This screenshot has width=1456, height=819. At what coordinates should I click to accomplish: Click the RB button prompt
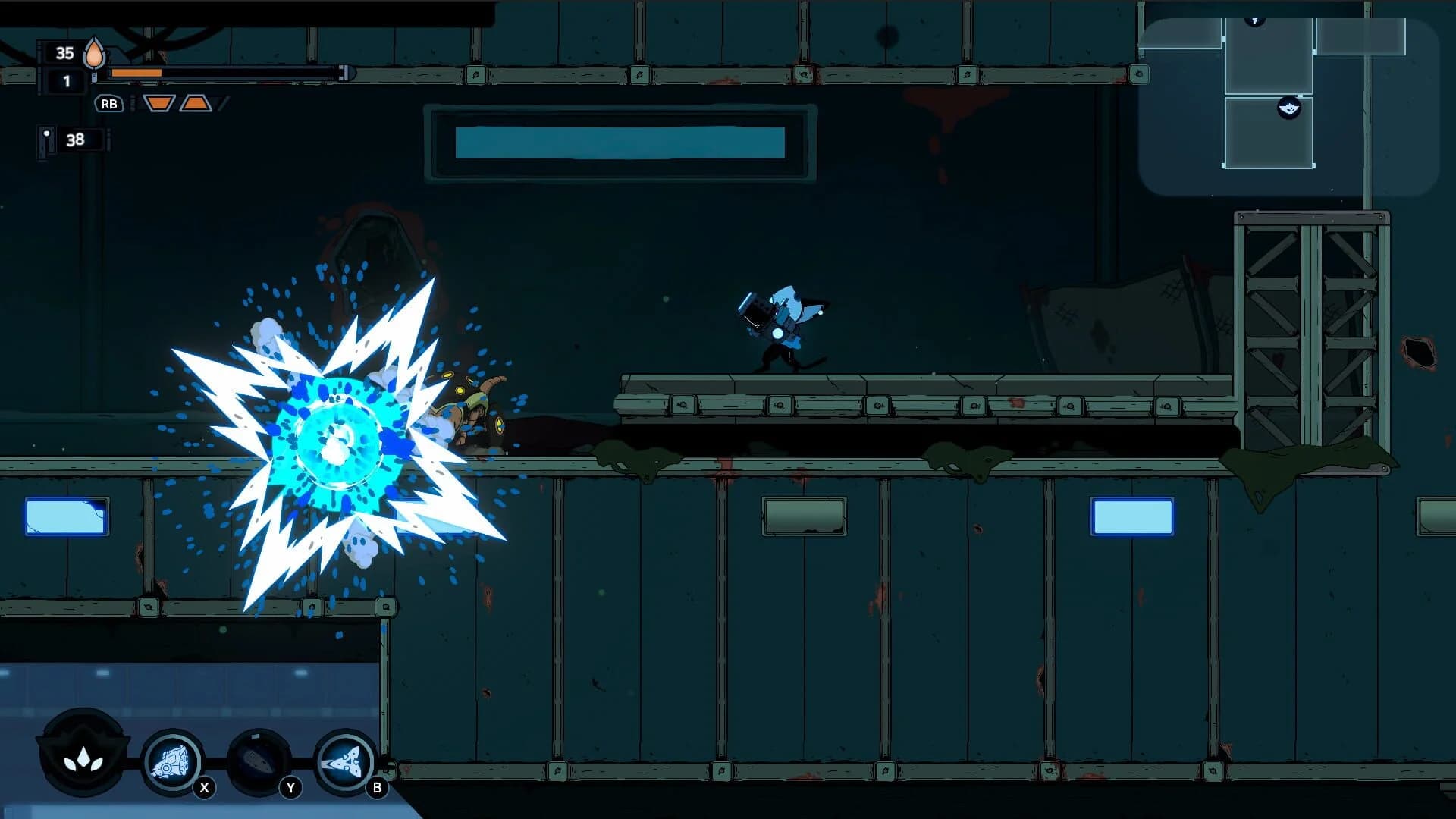coord(110,105)
